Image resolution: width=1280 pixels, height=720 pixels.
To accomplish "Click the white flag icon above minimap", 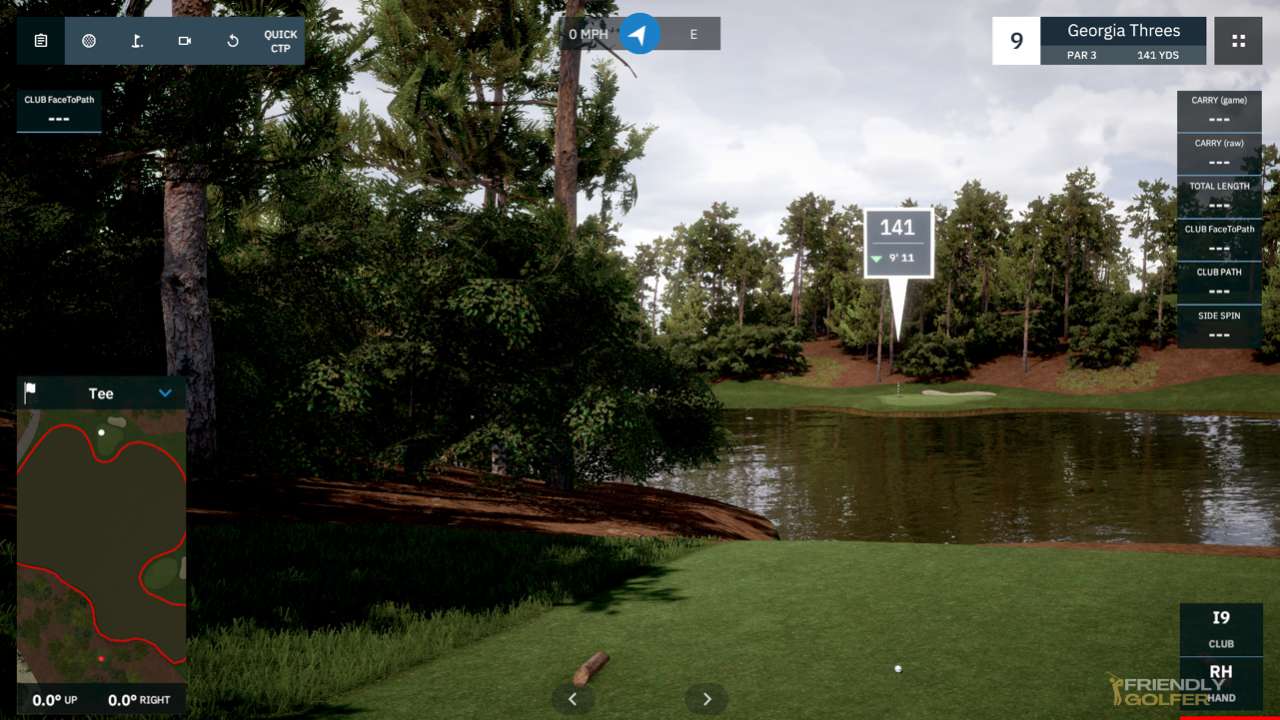I will click(30, 392).
